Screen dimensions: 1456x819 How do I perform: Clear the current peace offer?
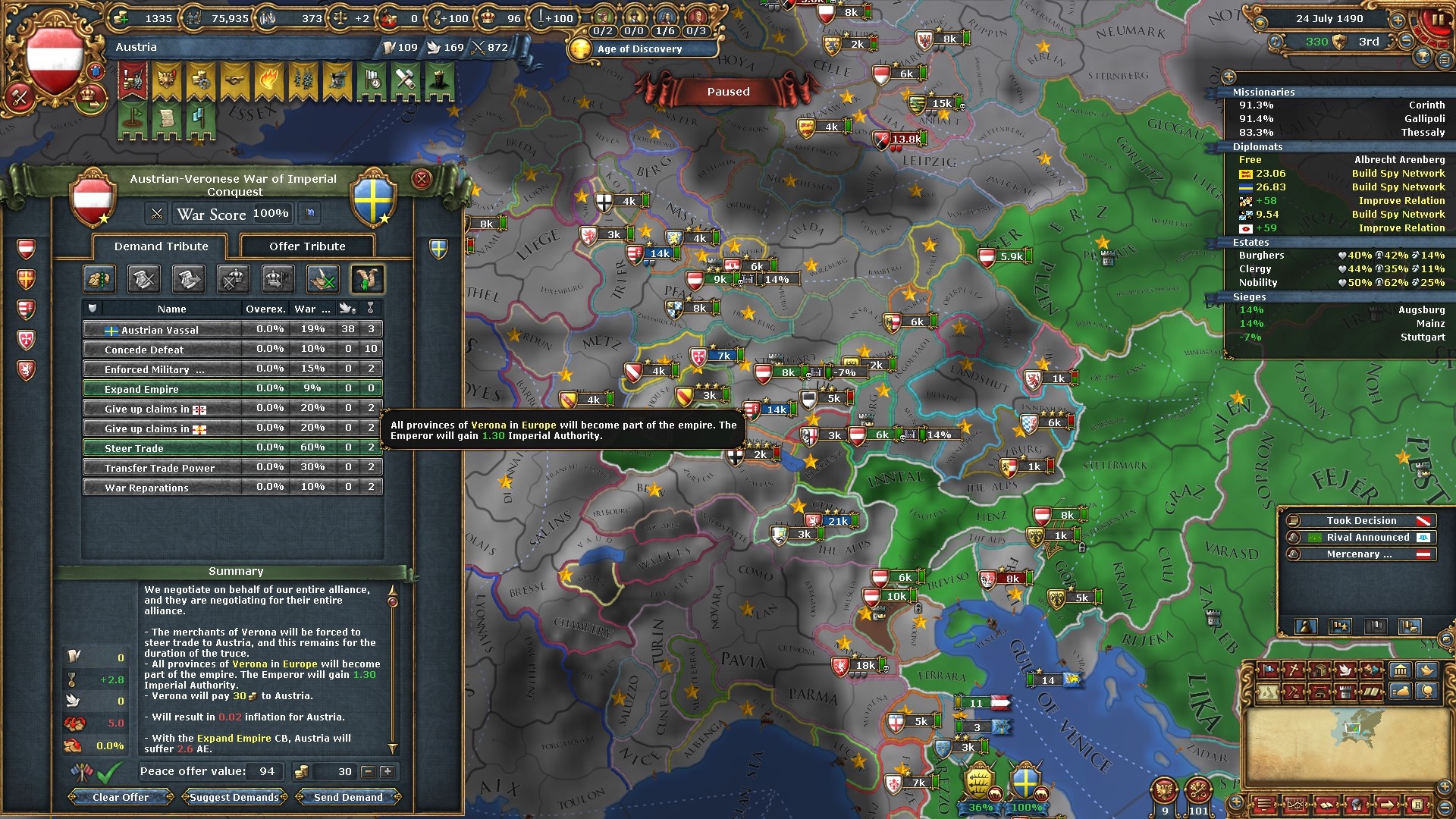point(121,797)
